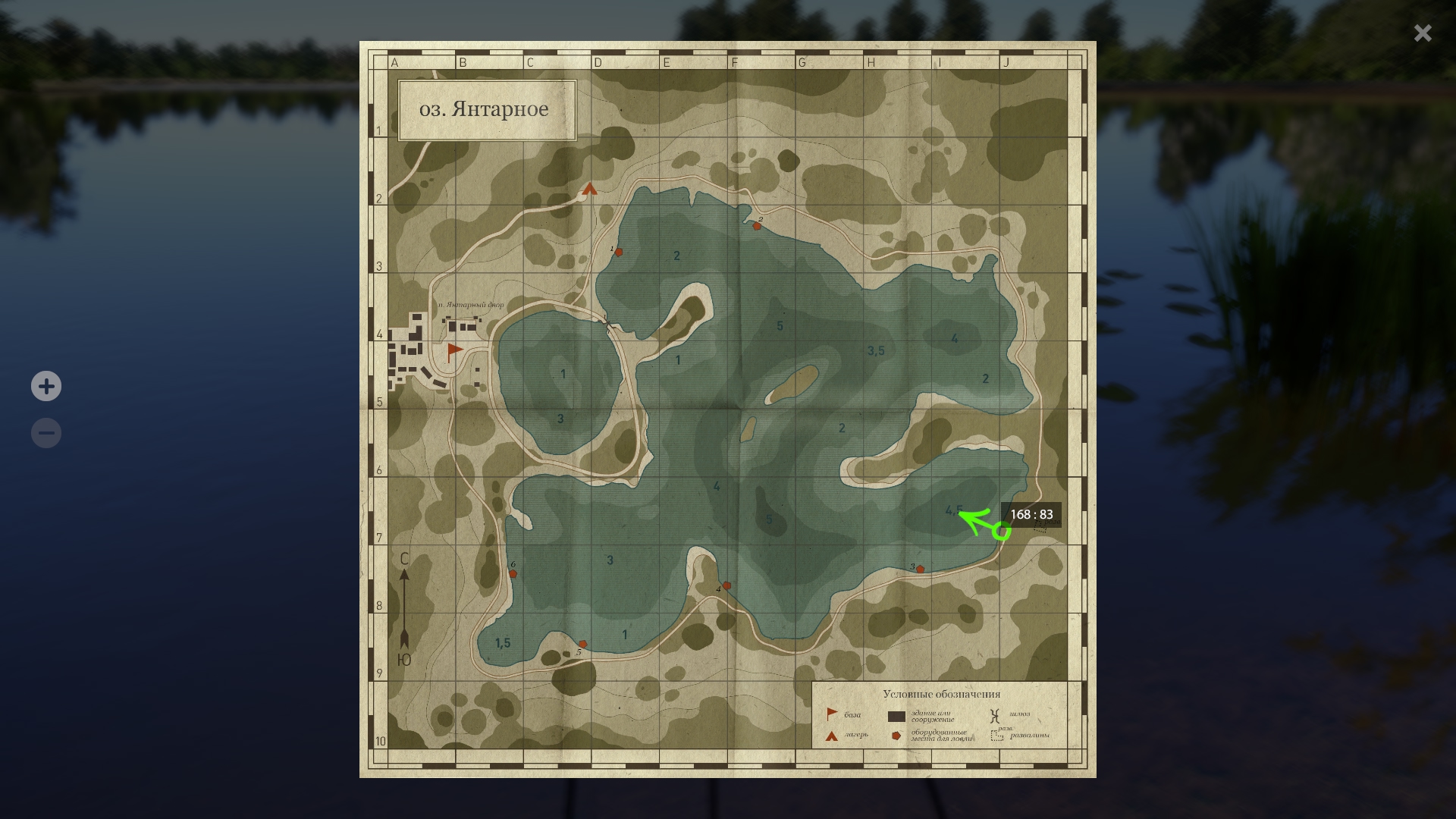Zoom out the map with minus button
1456x819 pixels.
46,433
